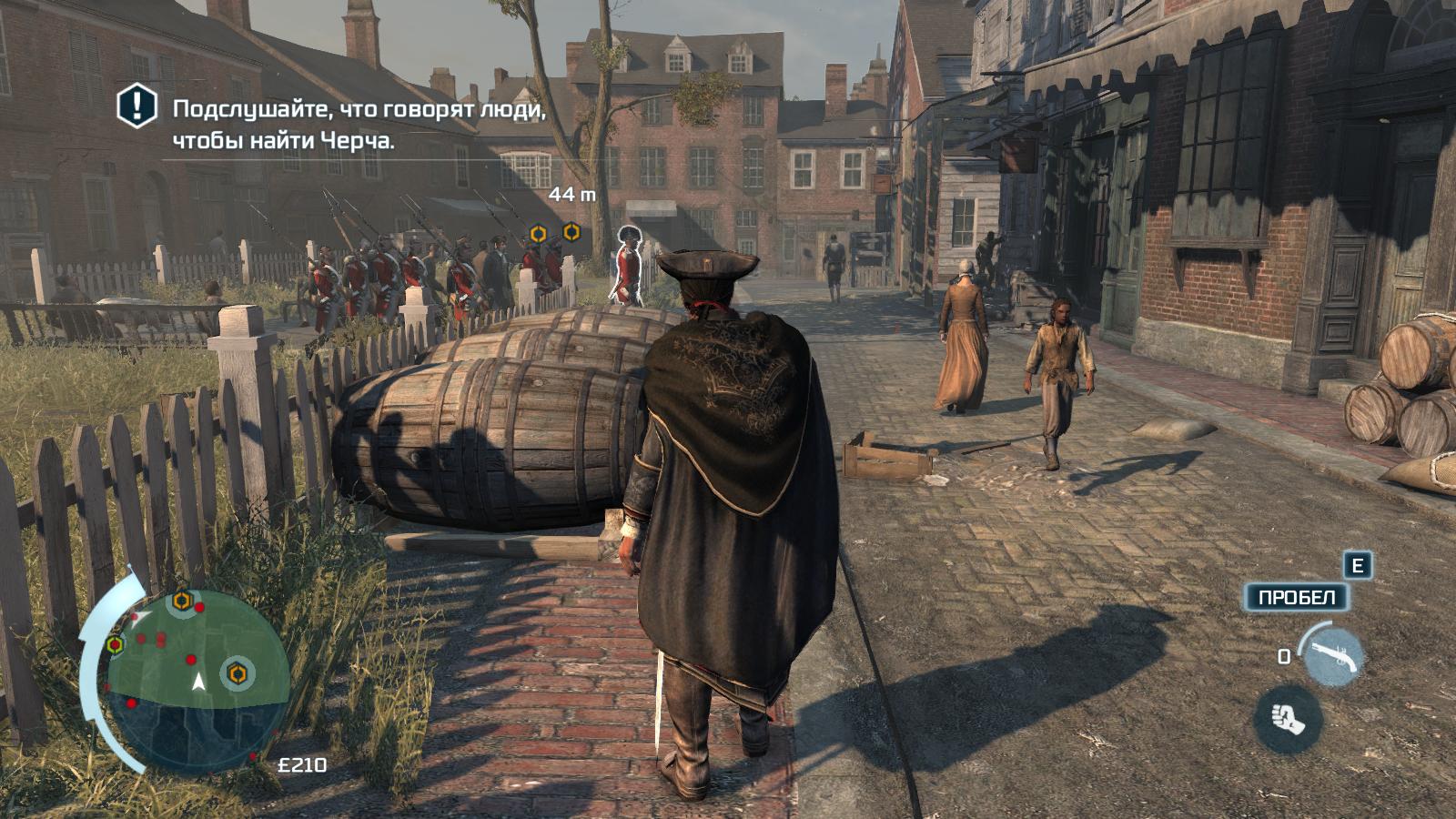Choose the fist unarmed weapon icon
Image resolution: width=1456 pixels, height=819 pixels.
pos(1288,720)
